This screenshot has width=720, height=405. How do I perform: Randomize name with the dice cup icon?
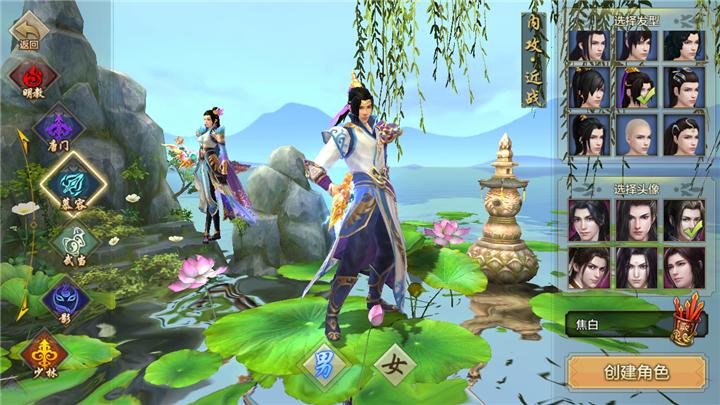689,319
